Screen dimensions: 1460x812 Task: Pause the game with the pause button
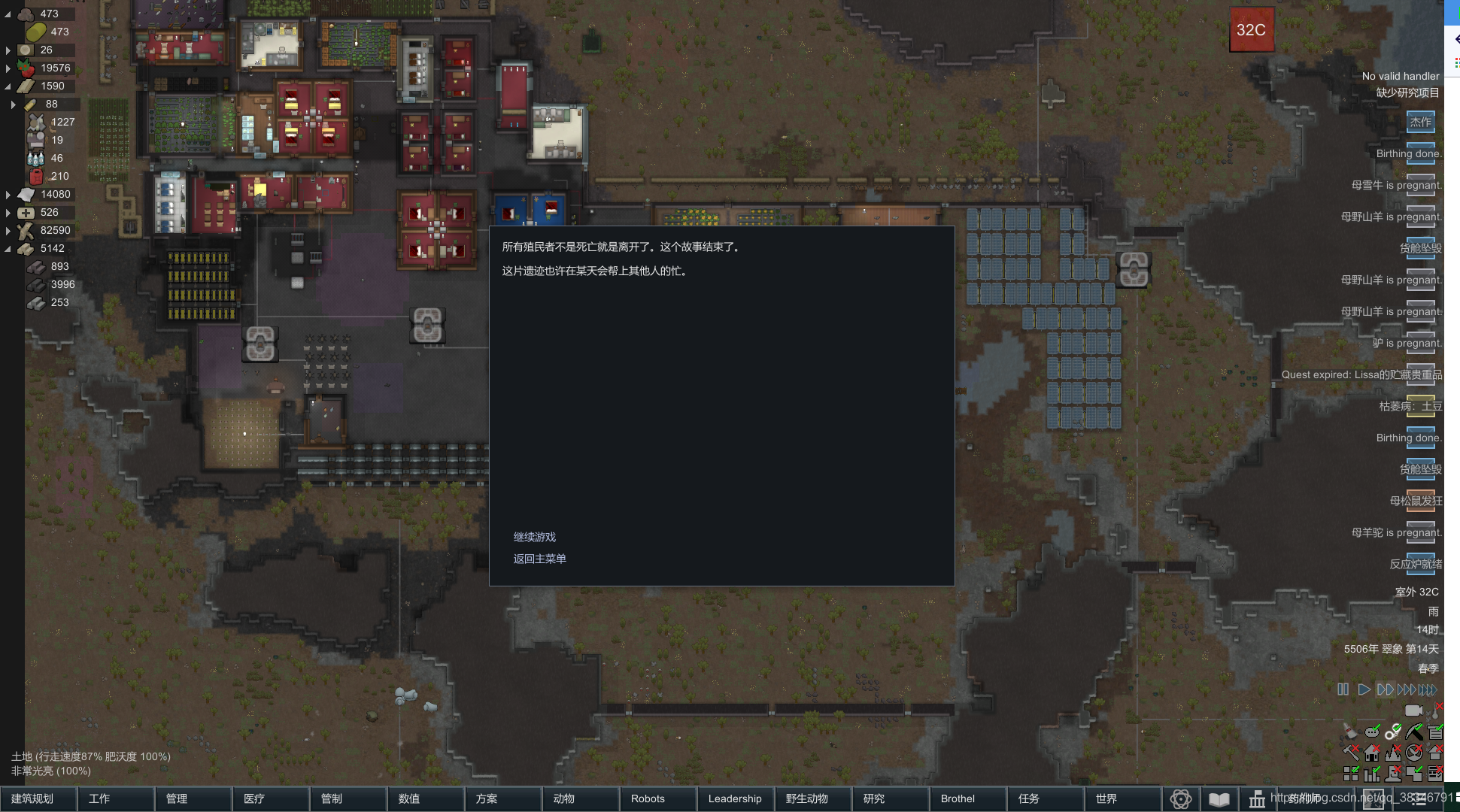pos(1343,689)
